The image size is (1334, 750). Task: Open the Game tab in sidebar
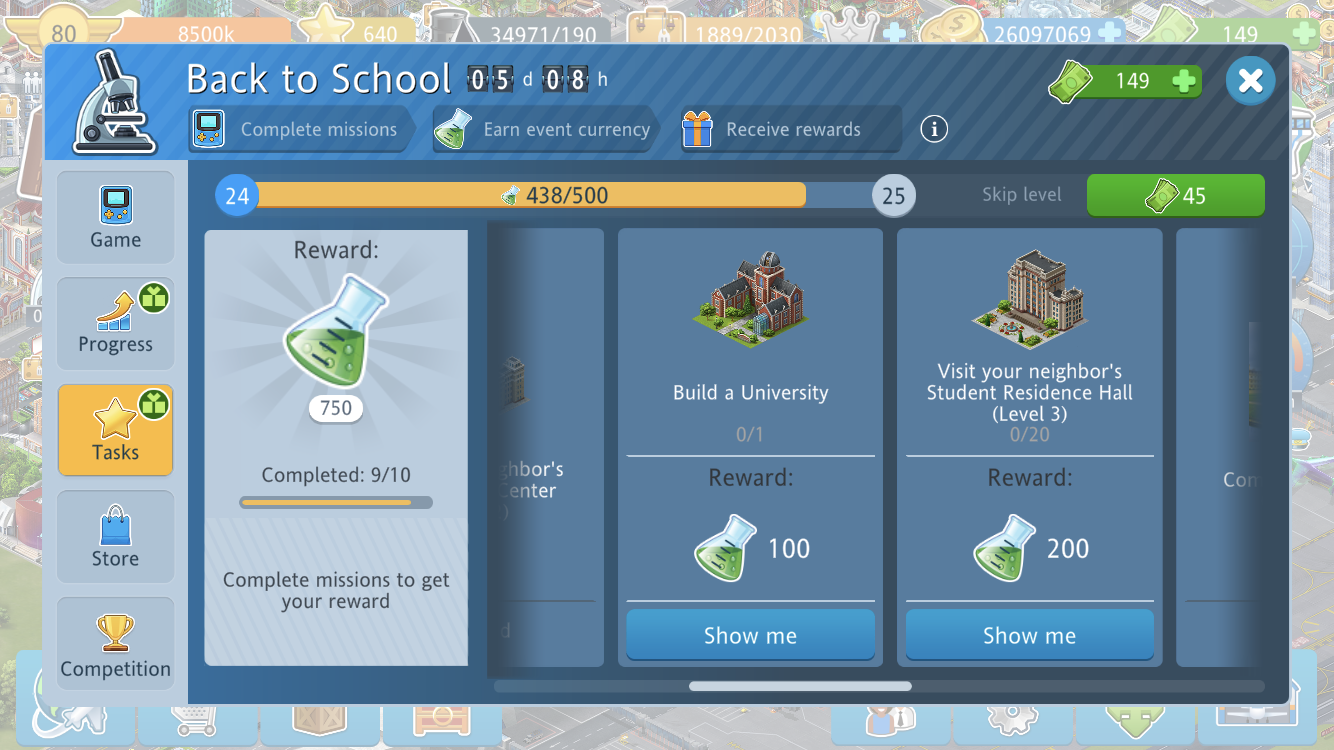pyautogui.click(x=115, y=217)
